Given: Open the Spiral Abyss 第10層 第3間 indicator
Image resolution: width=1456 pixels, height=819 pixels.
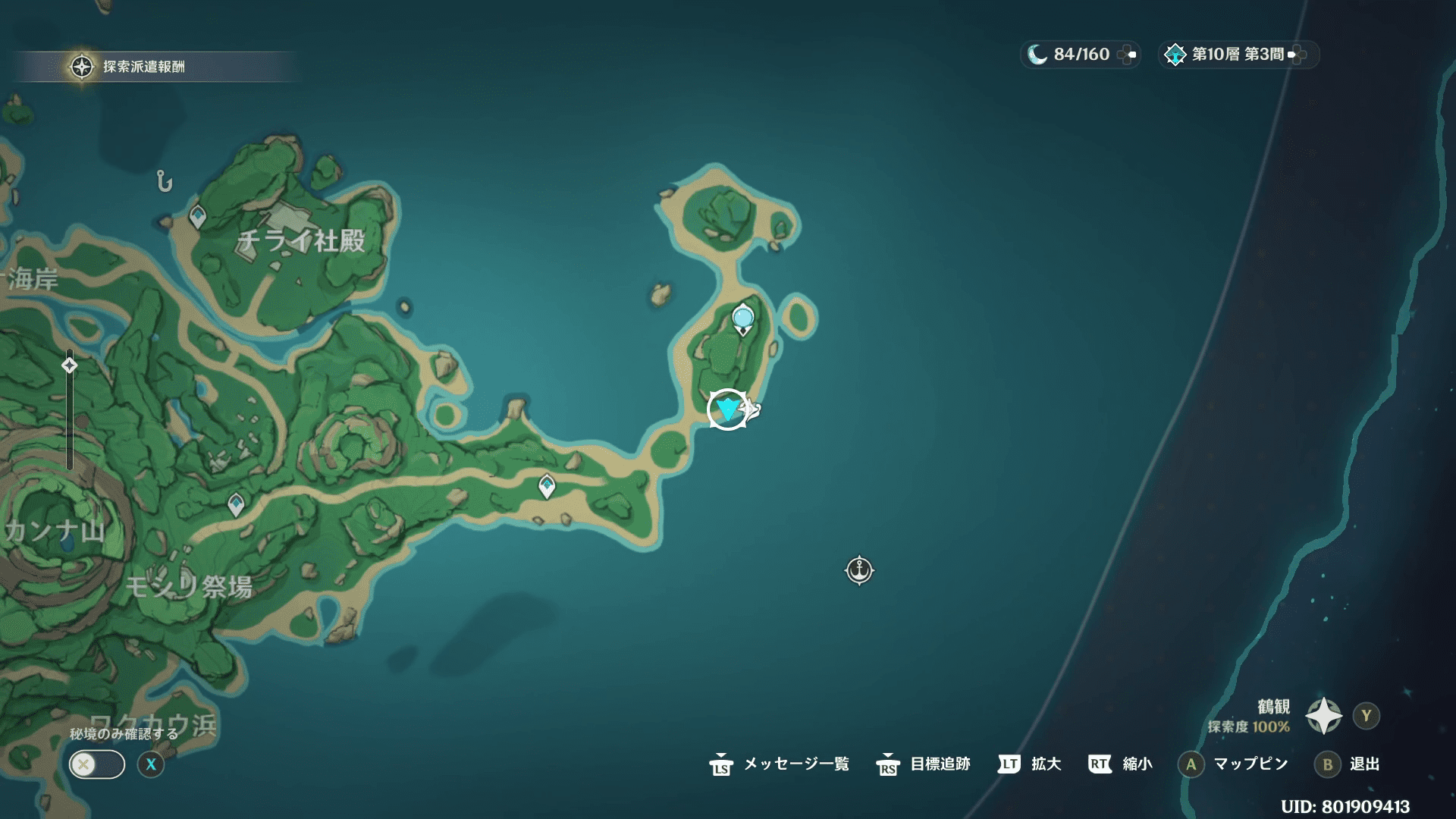Looking at the screenshot, I should pyautogui.click(x=1238, y=55).
